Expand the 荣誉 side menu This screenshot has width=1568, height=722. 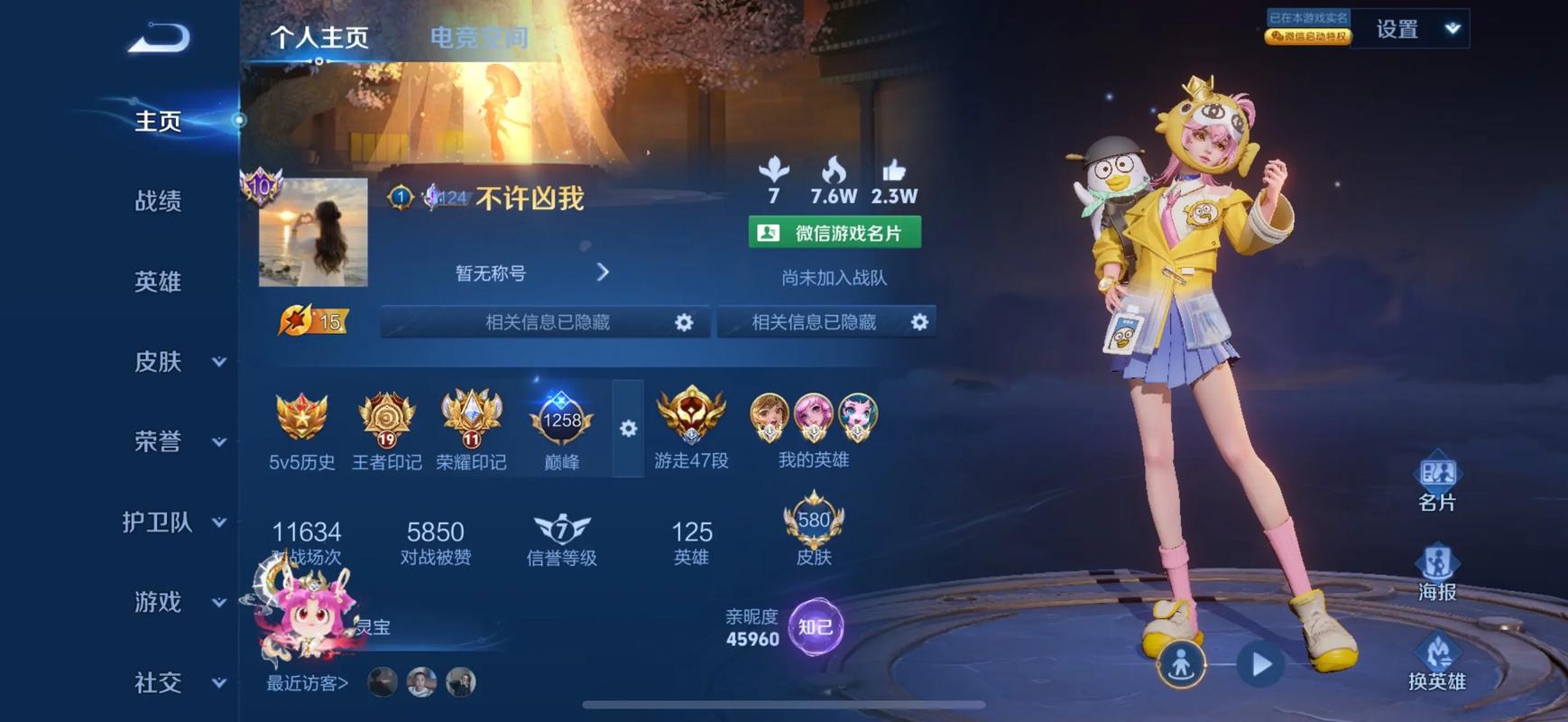[178, 441]
